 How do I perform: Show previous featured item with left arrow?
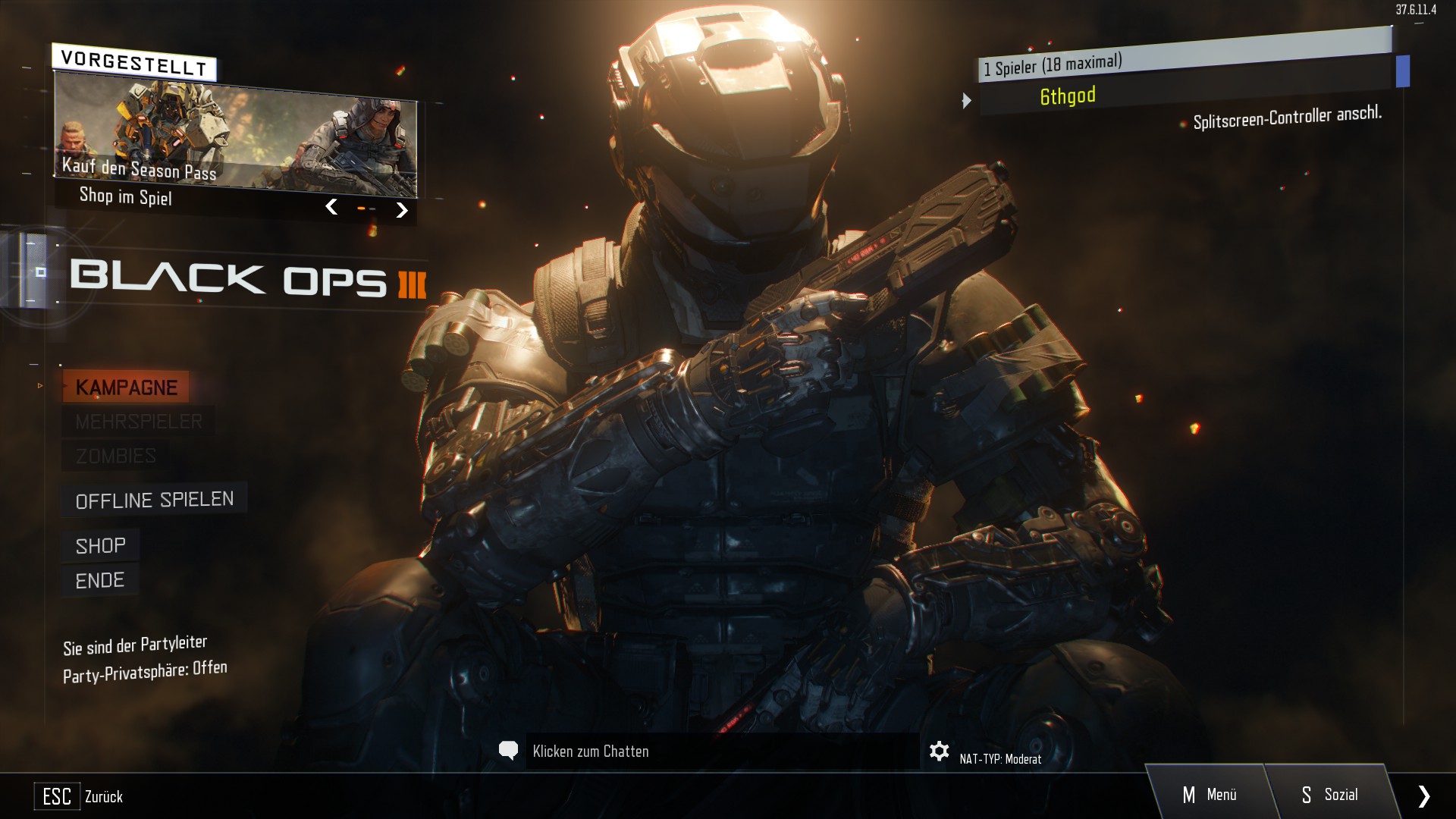click(x=331, y=206)
